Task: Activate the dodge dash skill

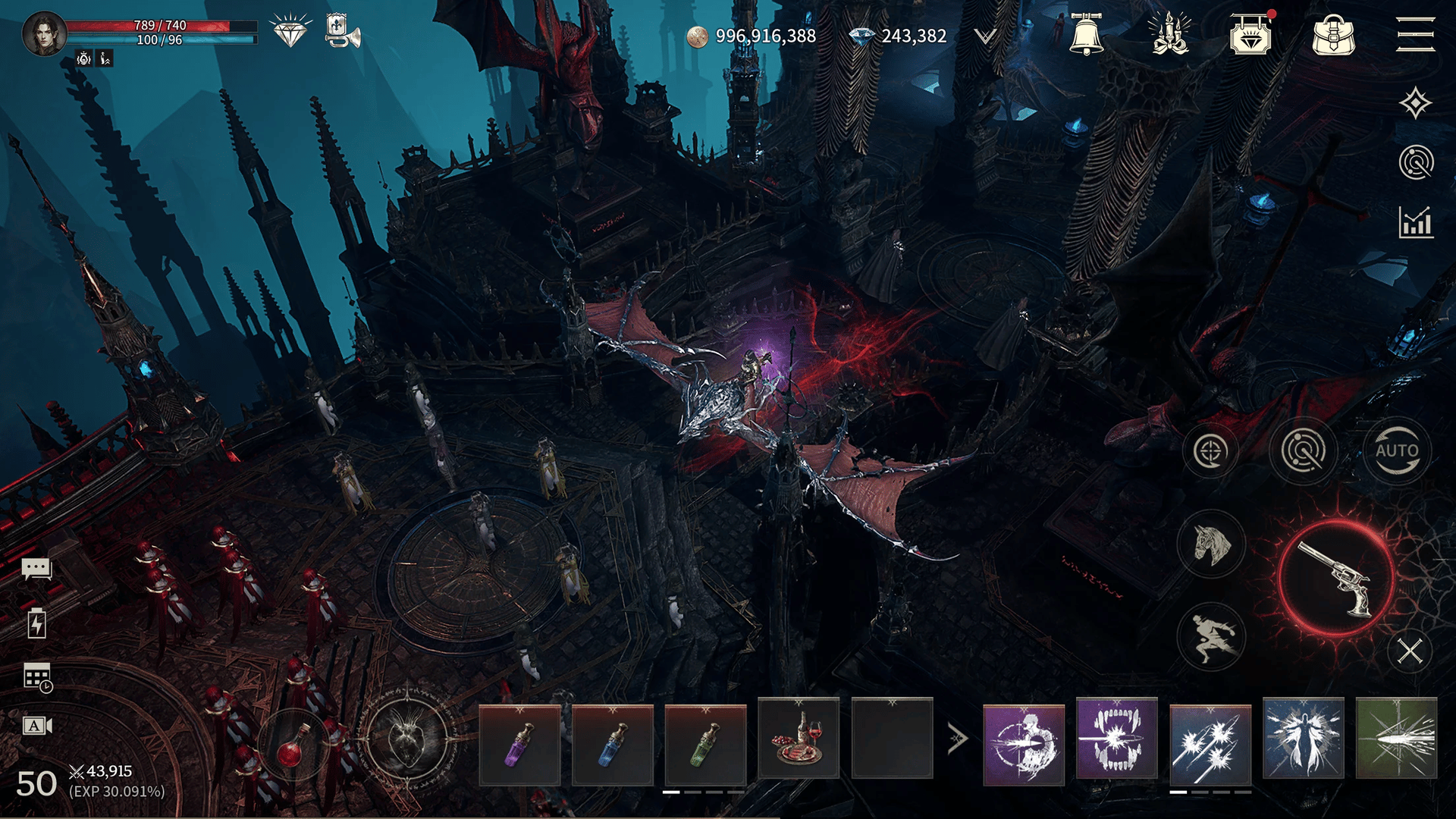Action: [1211, 637]
